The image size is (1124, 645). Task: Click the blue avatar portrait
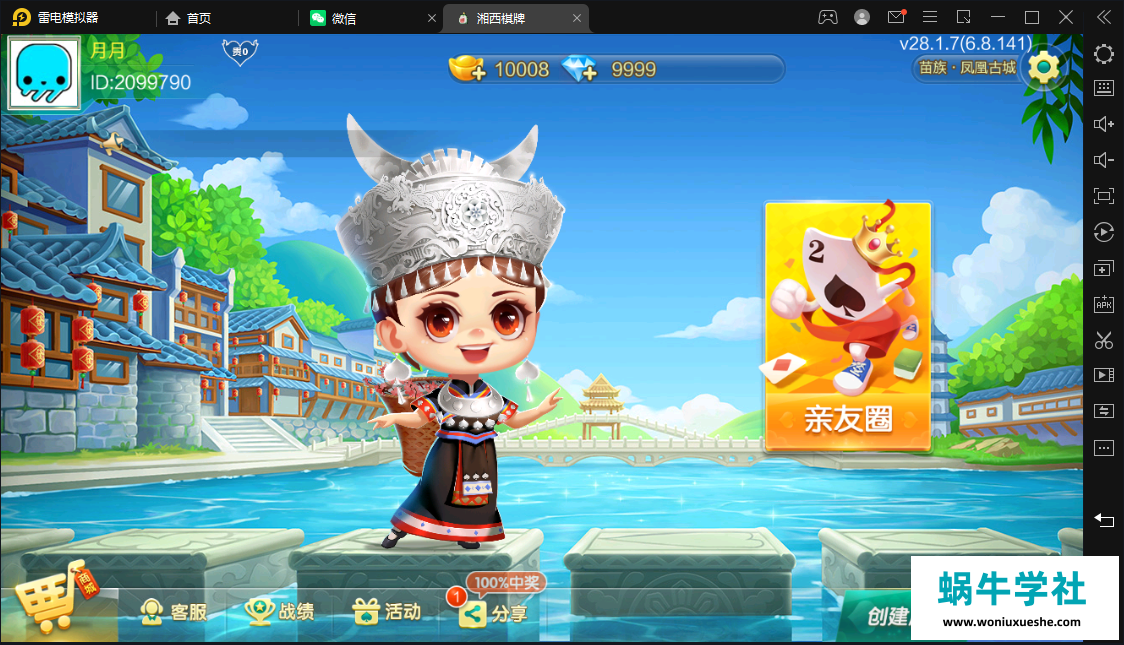(x=44, y=73)
